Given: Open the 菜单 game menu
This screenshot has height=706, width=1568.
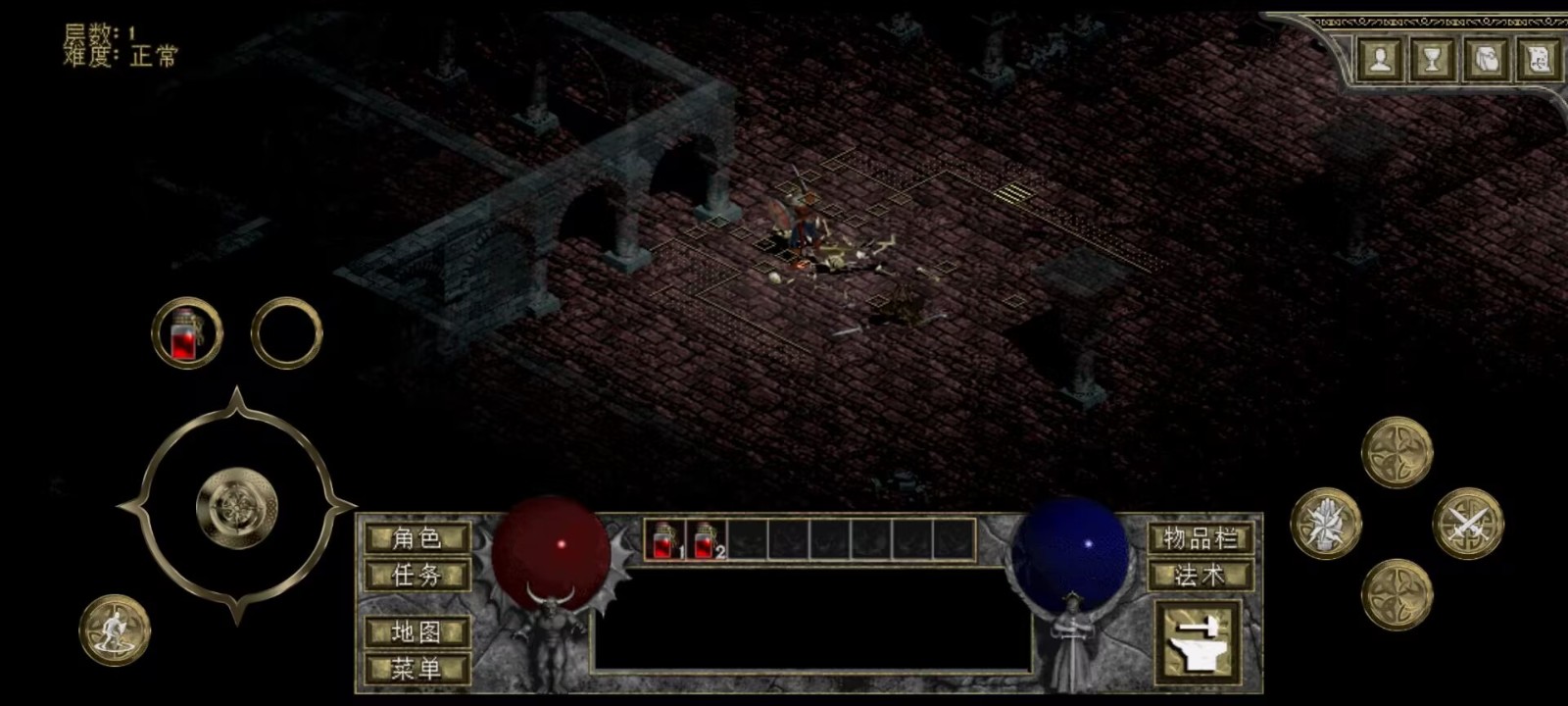Looking at the screenshot, I should pyautogui.click(x=416, y=669).
